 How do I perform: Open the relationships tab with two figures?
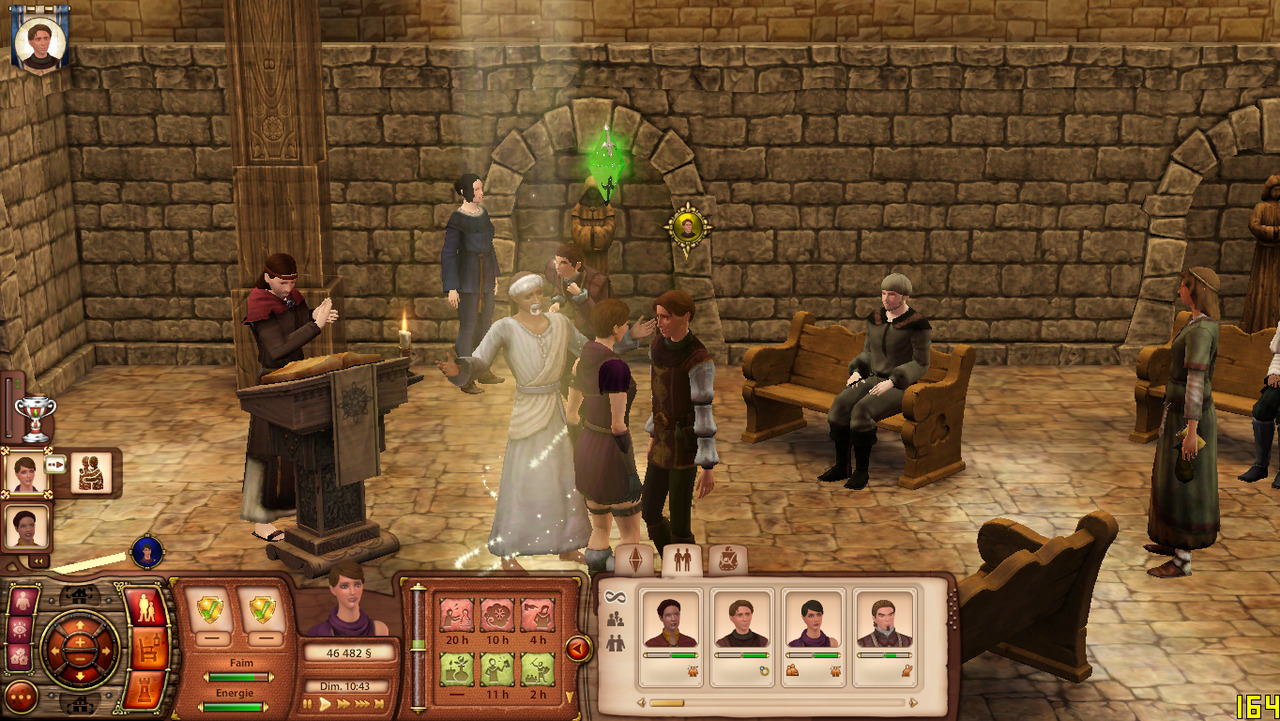coord(682,561)
